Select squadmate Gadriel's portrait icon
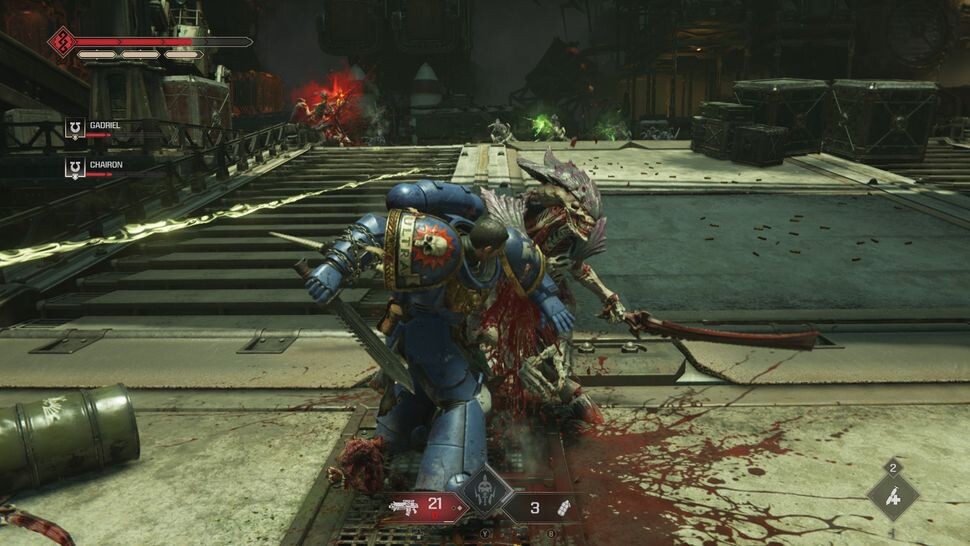Image resolution: width=970 pixels, height=546 pixels. [75, 127]
